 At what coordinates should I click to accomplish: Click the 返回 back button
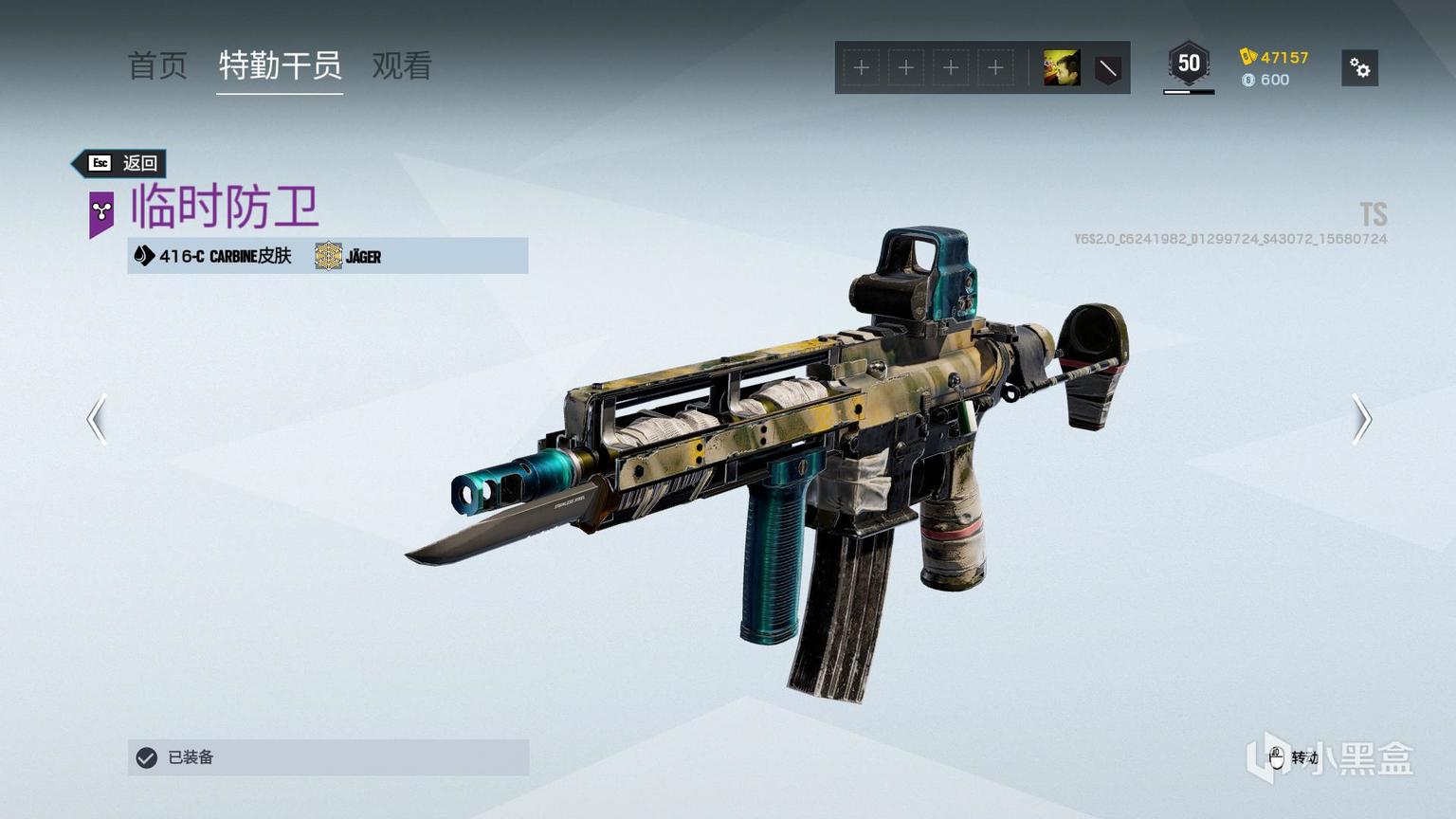click(x=122, y=163)
